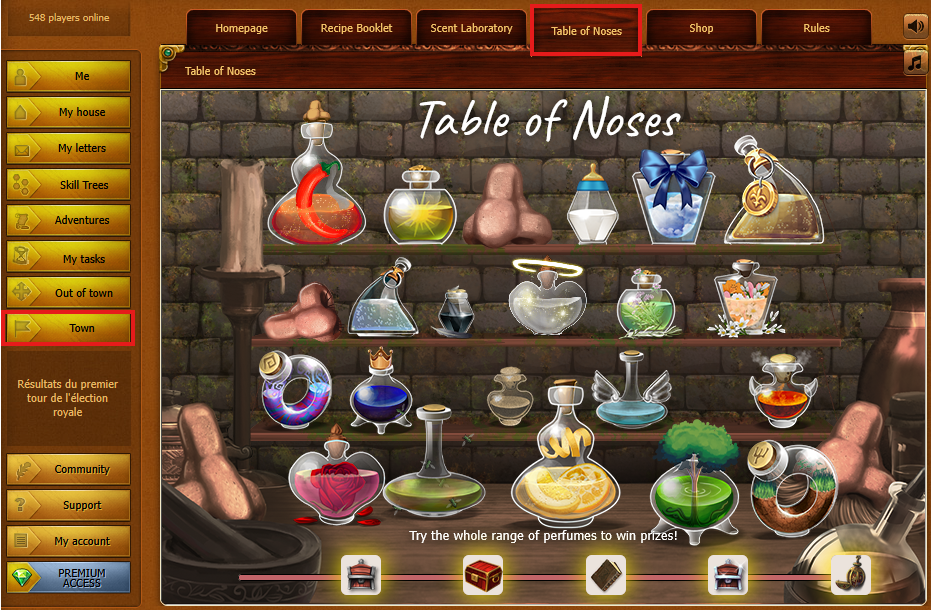This screenshot has height=610, width=931.
Task: Switch to the Recipe Booklet tab
Action: pos(356,28)
